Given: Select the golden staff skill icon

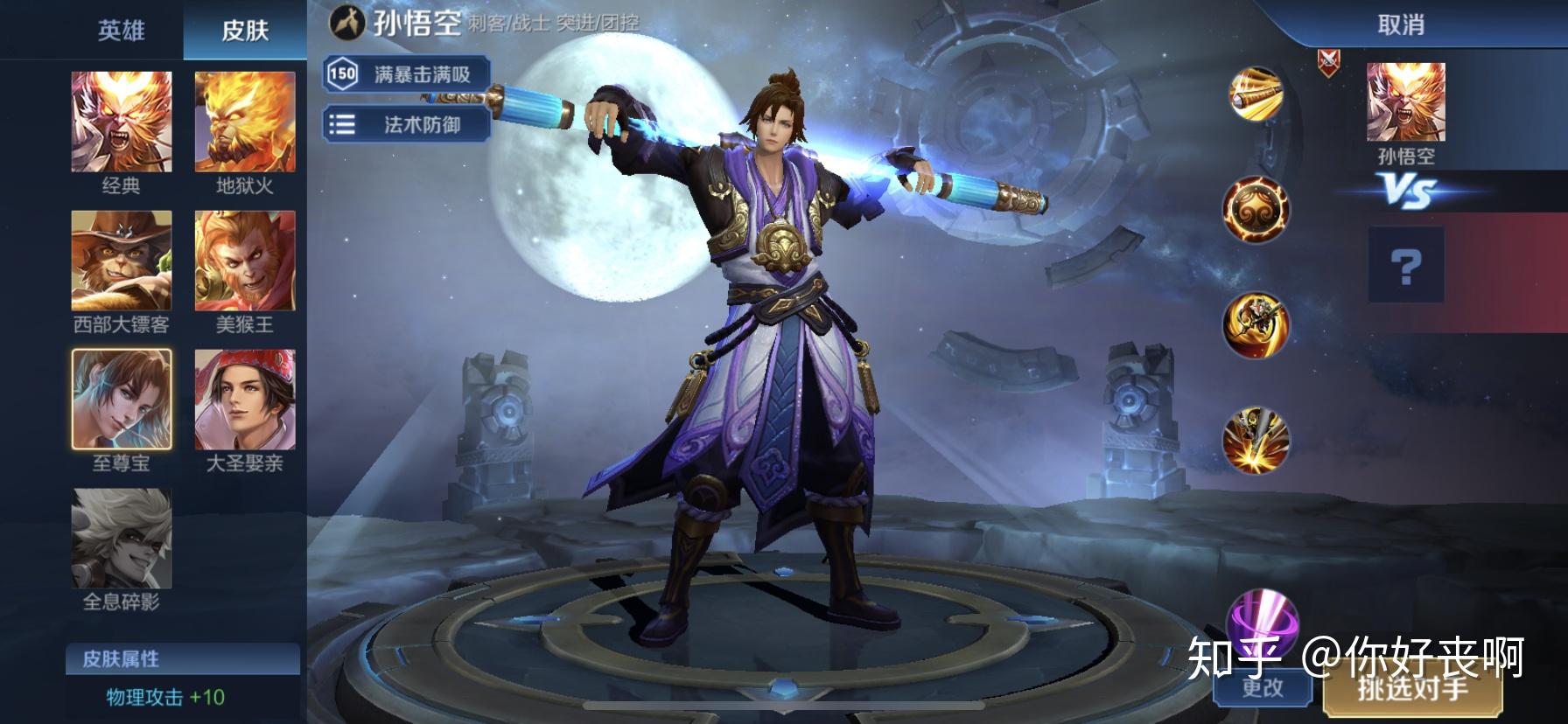Looking at the screenshot, I should point(1256,94).
